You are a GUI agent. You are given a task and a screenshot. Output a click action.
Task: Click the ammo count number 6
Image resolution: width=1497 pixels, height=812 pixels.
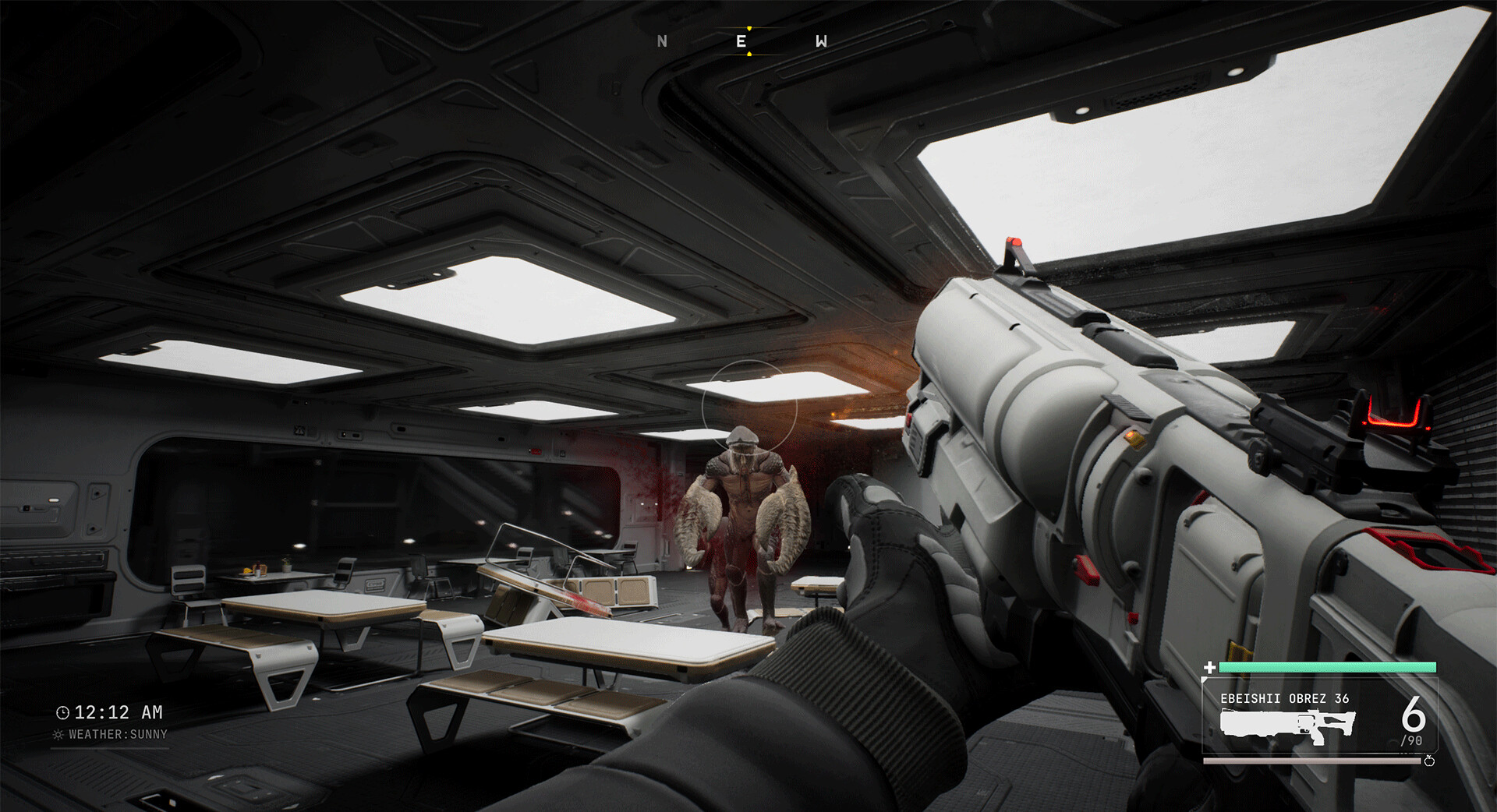(x=1415, y=717)
